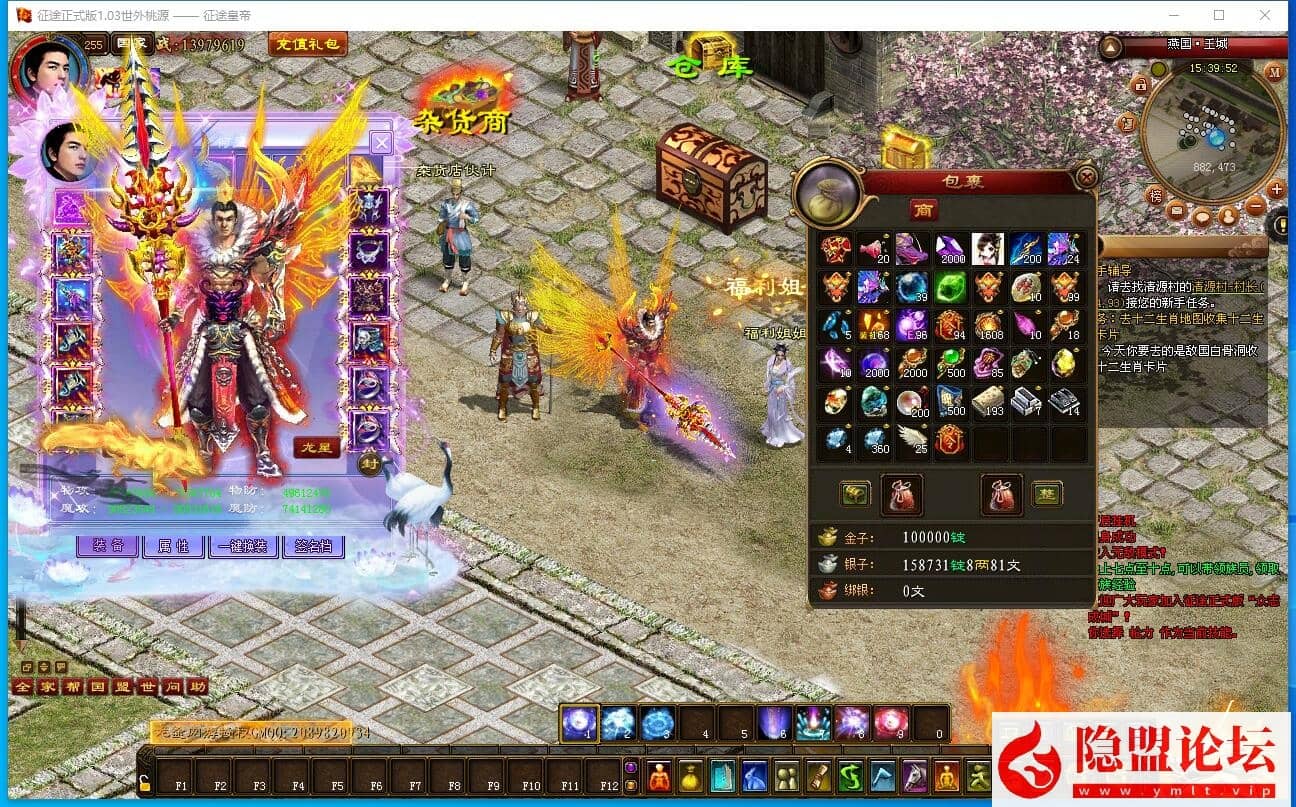Image resolution: width=1296 pixels, height=807 pixels.
Task: Open the 商 tab on the bag window
Action: [924, 210]
